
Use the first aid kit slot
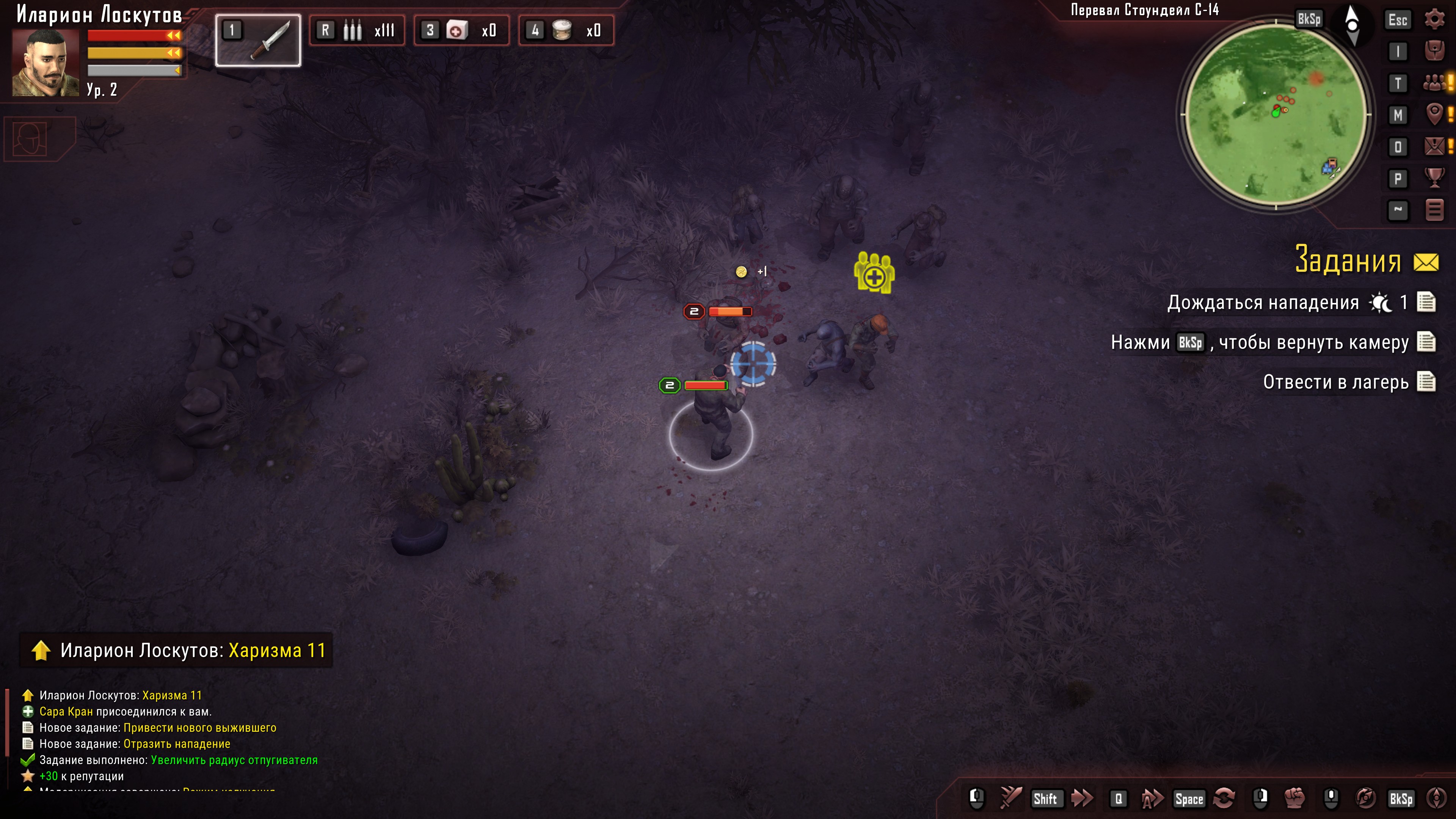pos(461,30)
